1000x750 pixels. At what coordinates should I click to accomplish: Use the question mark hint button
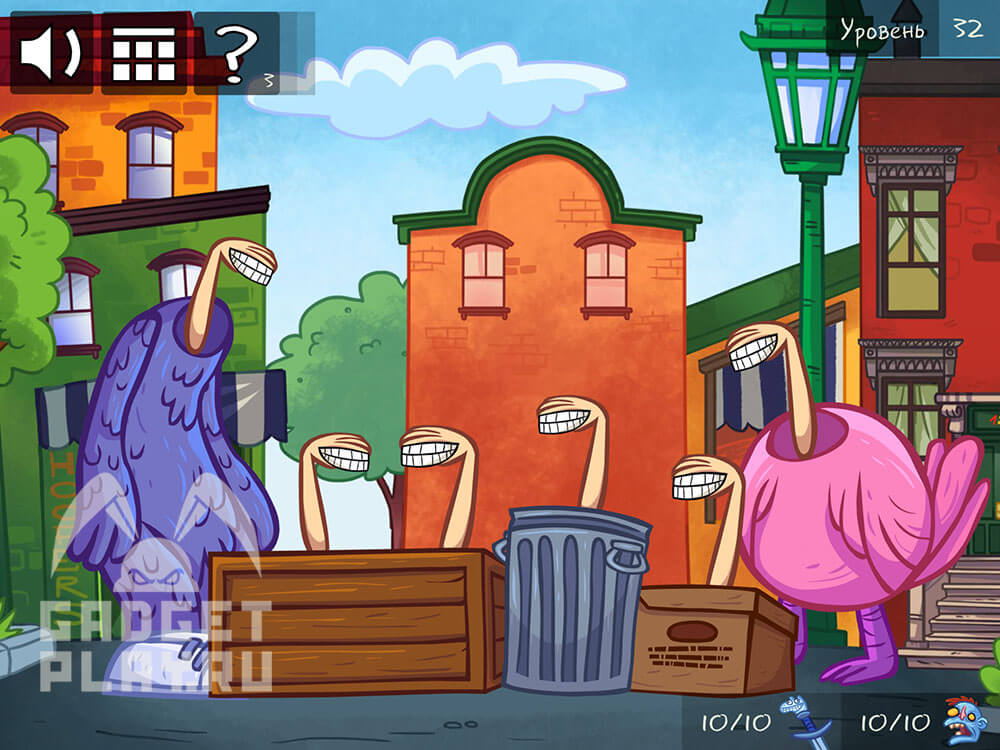238,53
